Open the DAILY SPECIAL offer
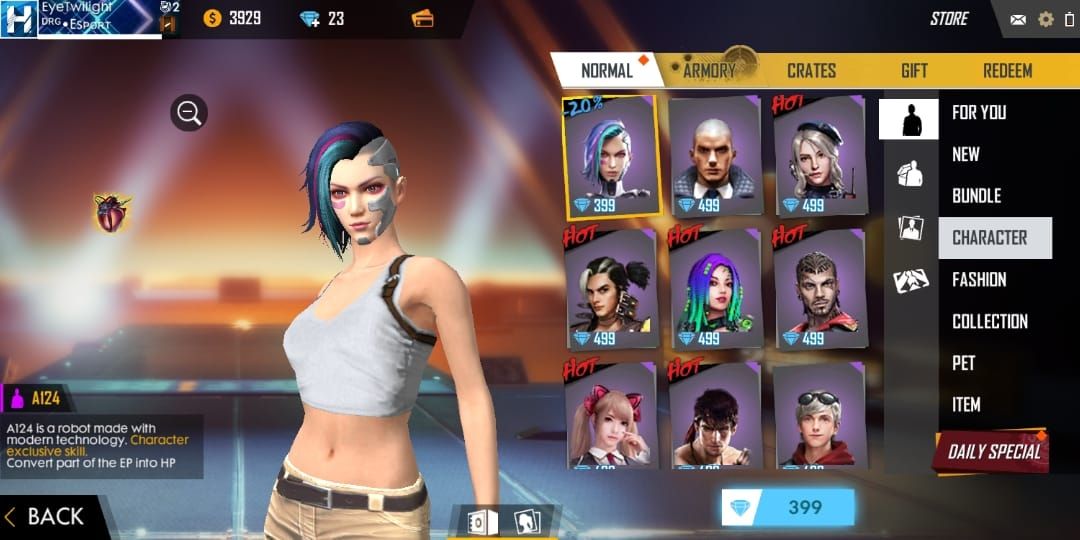1080x540 pixels. pyautogui.click(x=992, y=451)
